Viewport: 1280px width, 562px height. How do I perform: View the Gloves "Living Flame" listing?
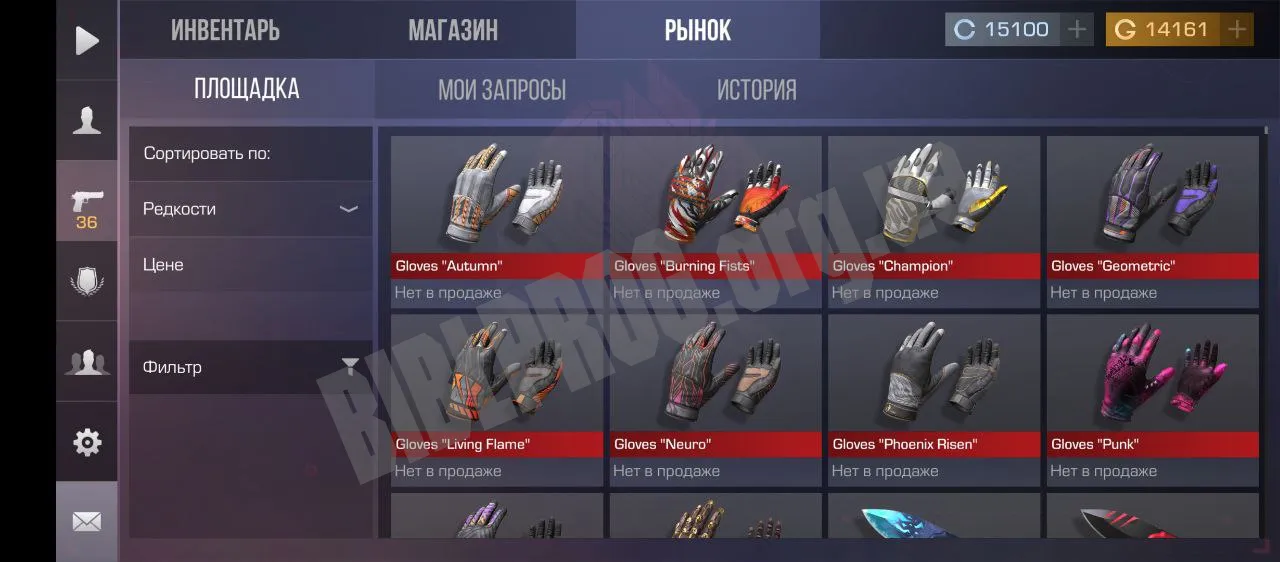[496, 398]
